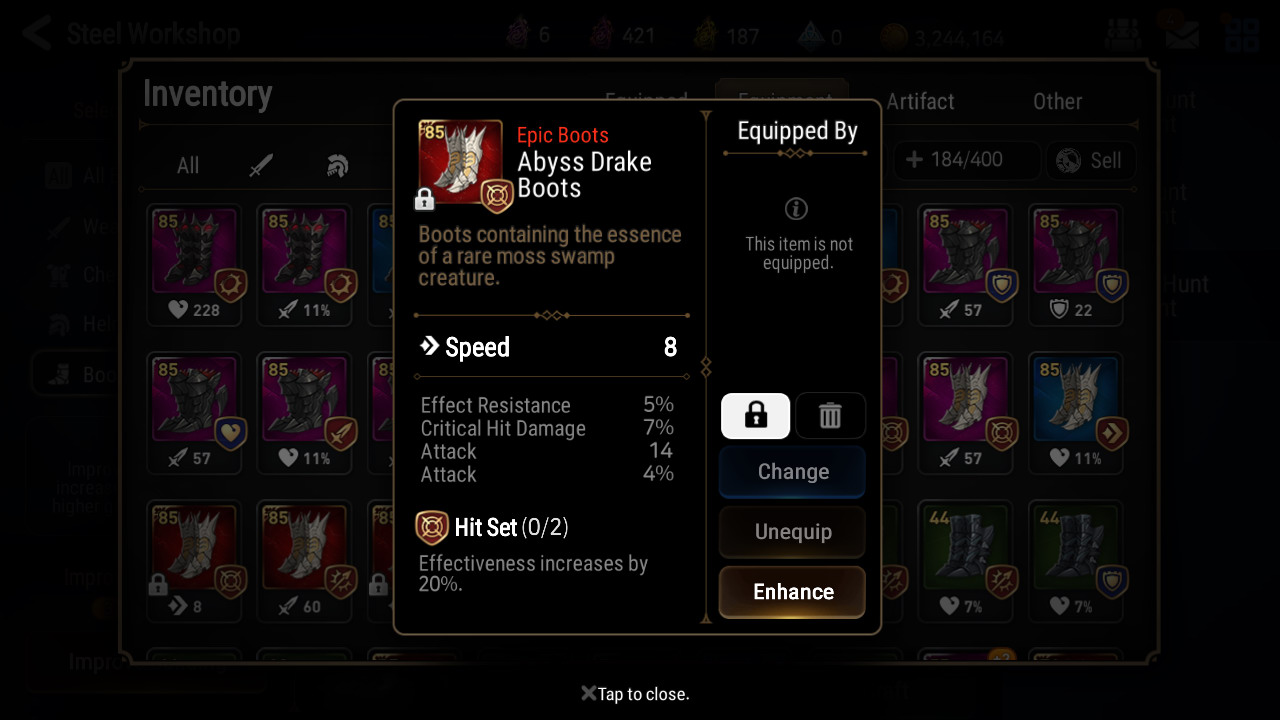Switch to the Artifact tab
Screen dimensions: 1280x720
(920, 101)
